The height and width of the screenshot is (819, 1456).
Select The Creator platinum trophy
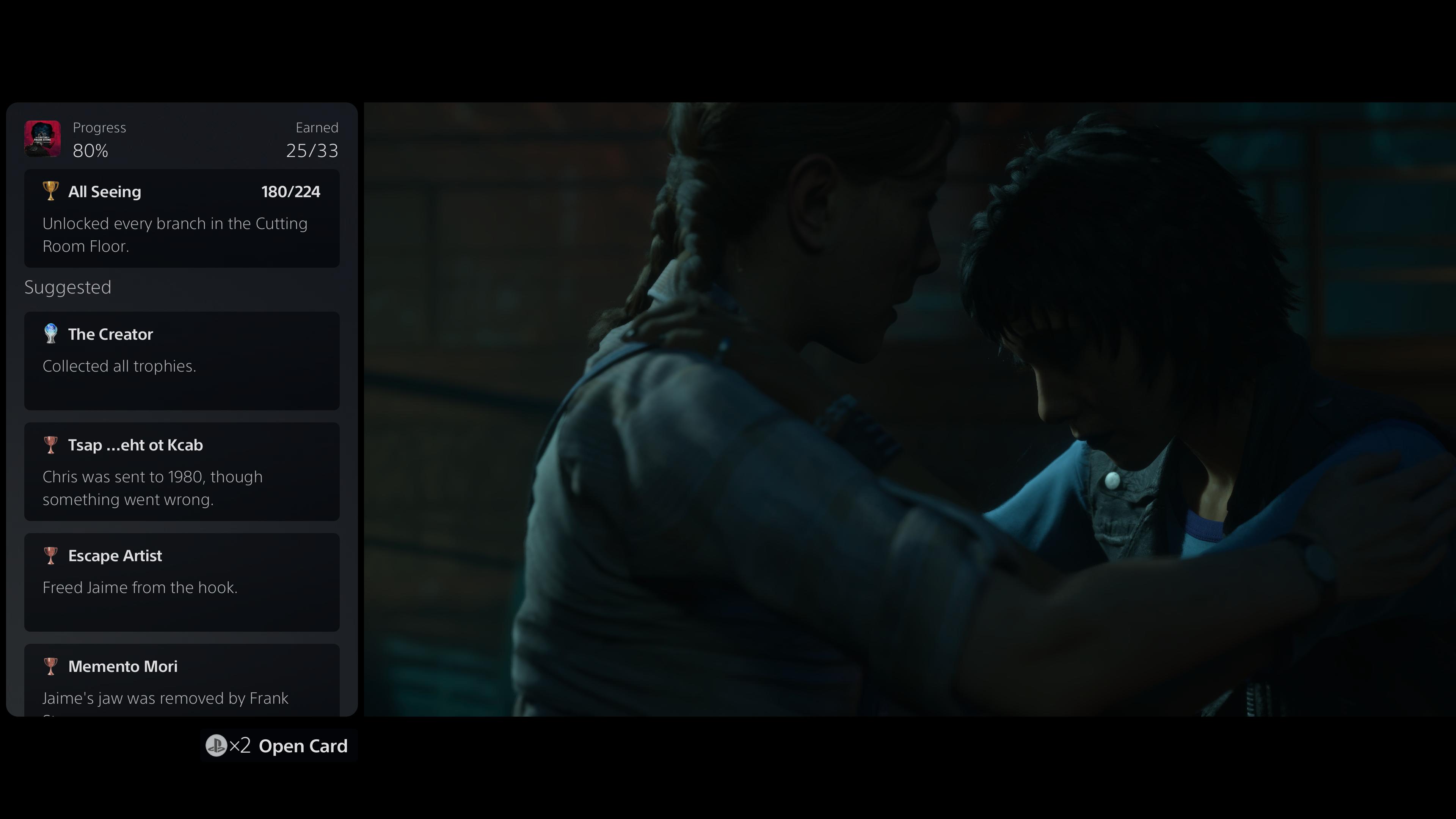point(182,361)
